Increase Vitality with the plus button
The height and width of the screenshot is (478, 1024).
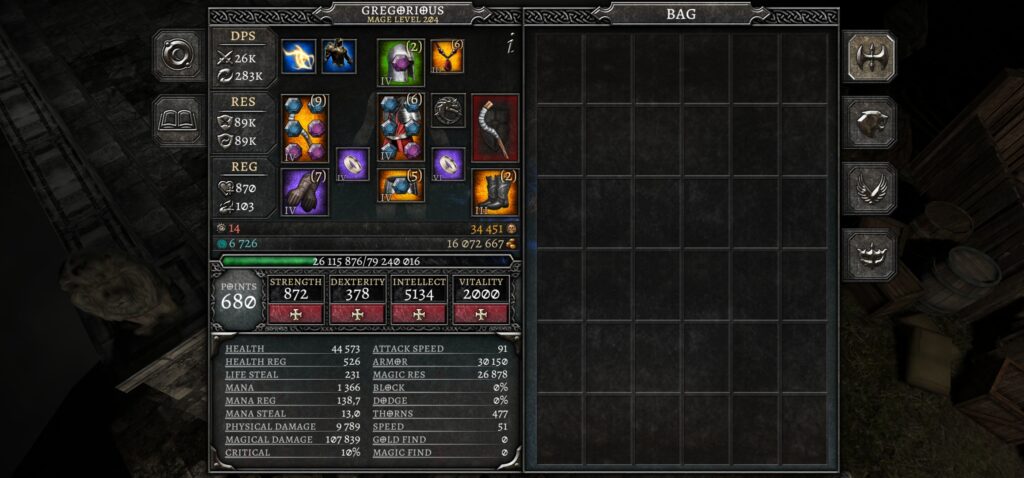tap(481, 313)
